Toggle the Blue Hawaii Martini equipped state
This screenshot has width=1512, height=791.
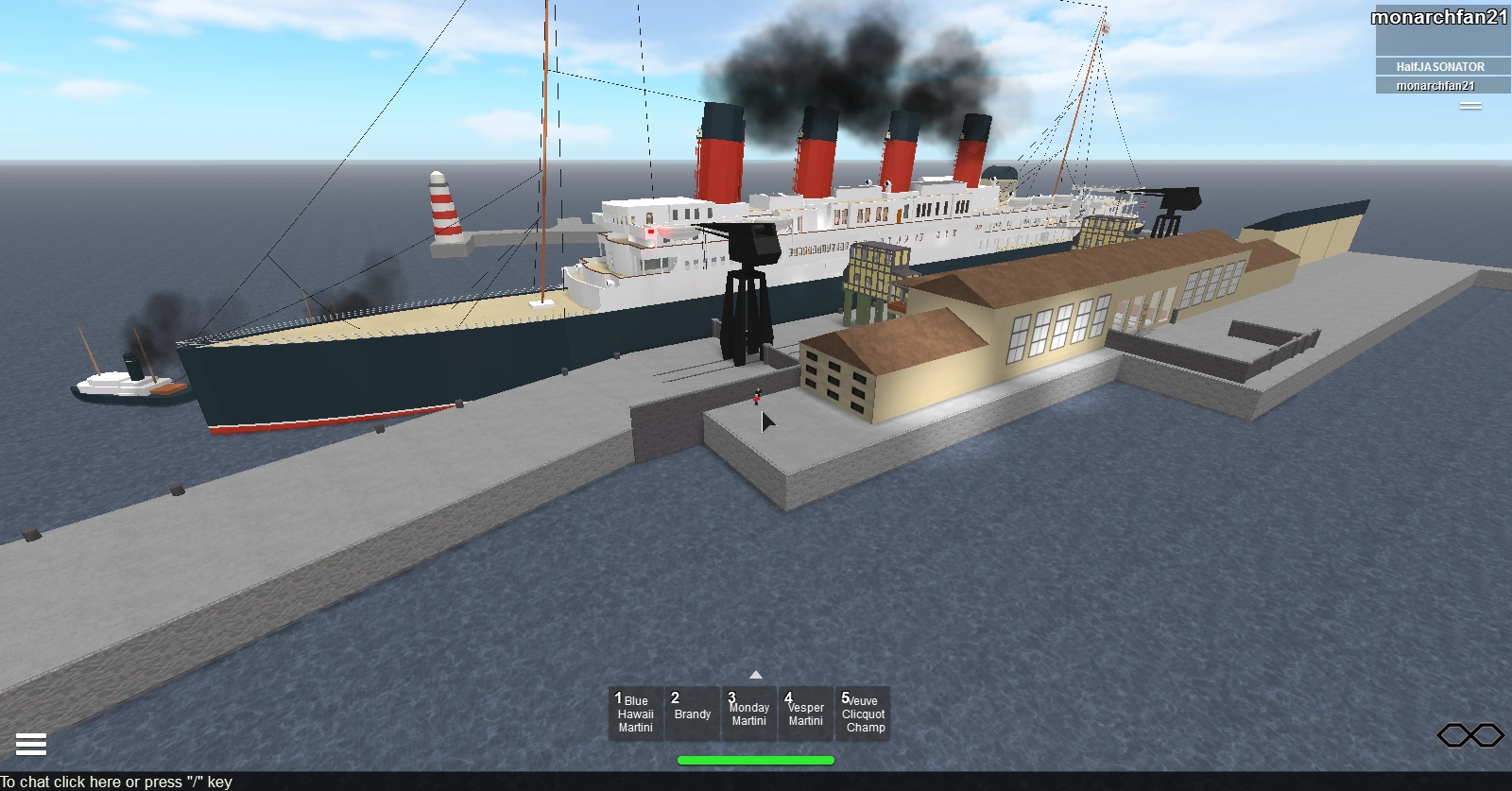click(634, 714)
